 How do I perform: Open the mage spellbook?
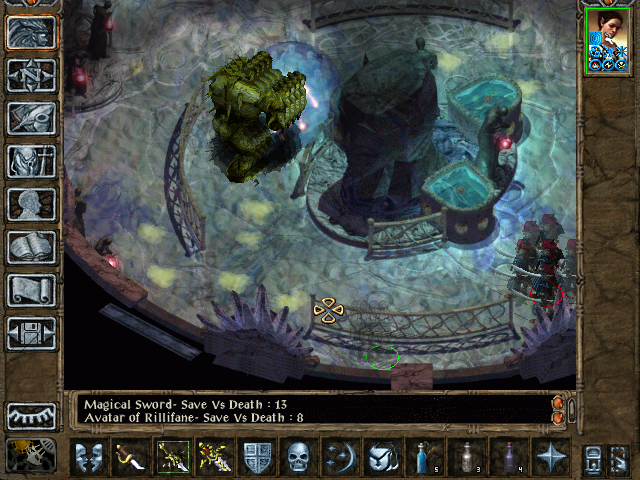pos(32,247)
